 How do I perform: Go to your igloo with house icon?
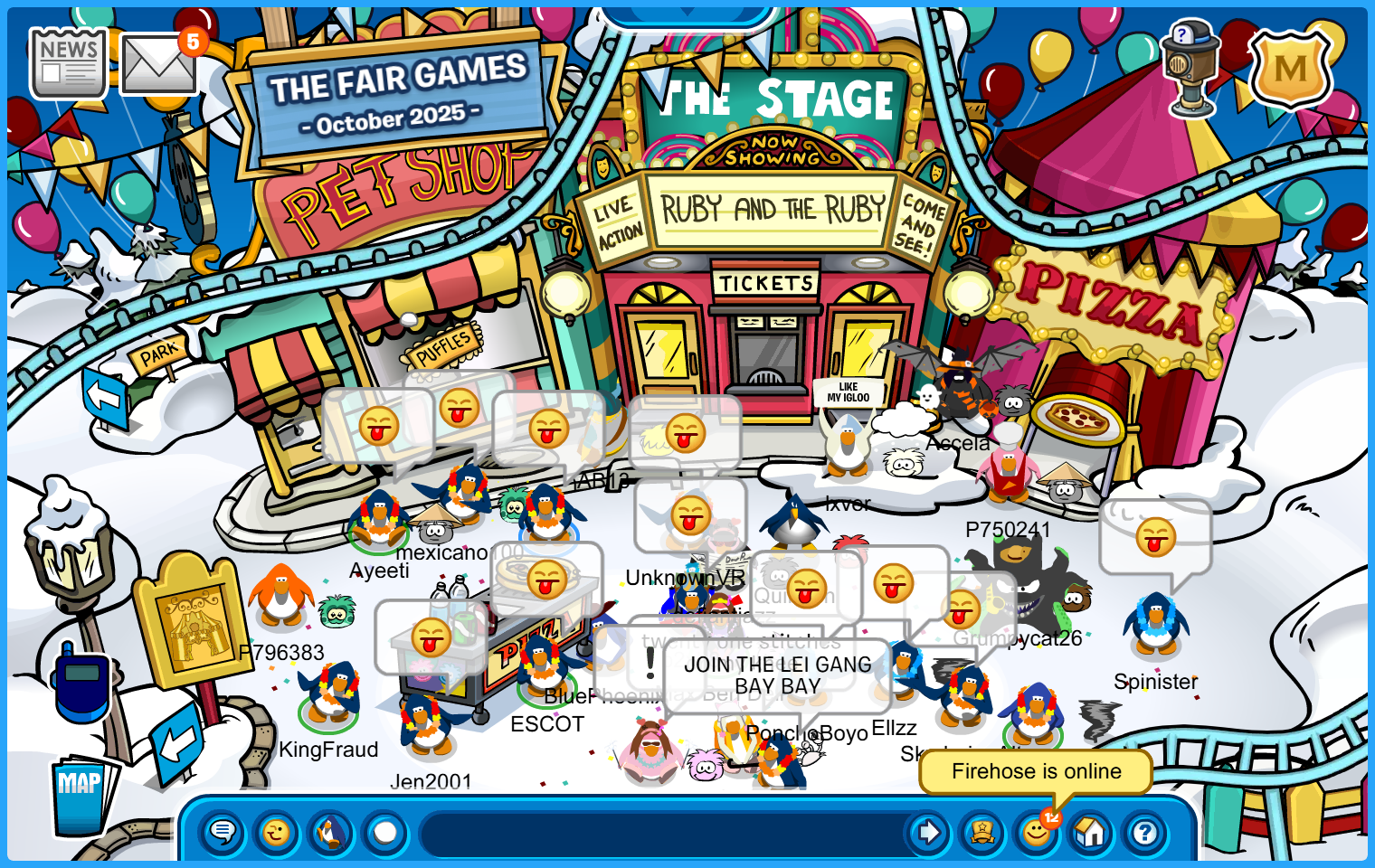coord(1090,832)
